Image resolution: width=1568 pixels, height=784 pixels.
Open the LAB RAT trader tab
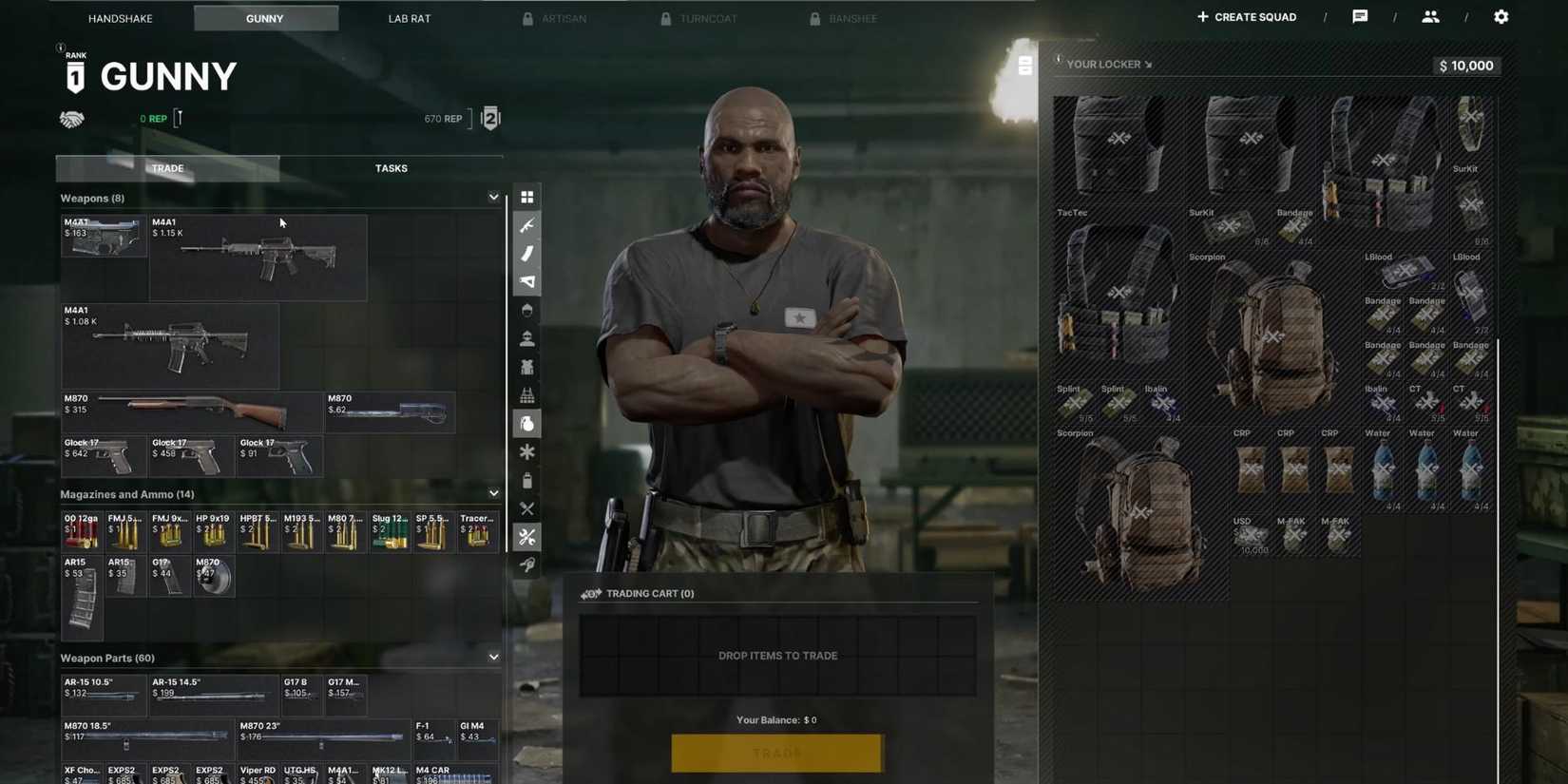tap(409, 17)
